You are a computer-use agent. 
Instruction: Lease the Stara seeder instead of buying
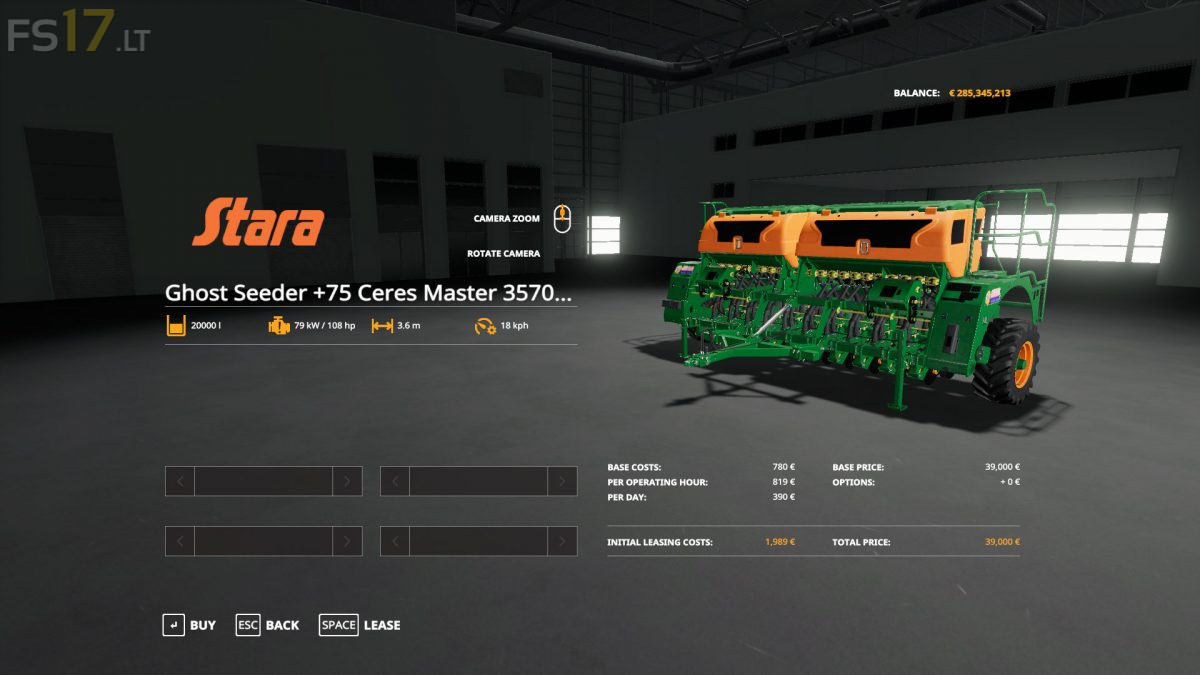pyautogui.click(x=360, y=625)
